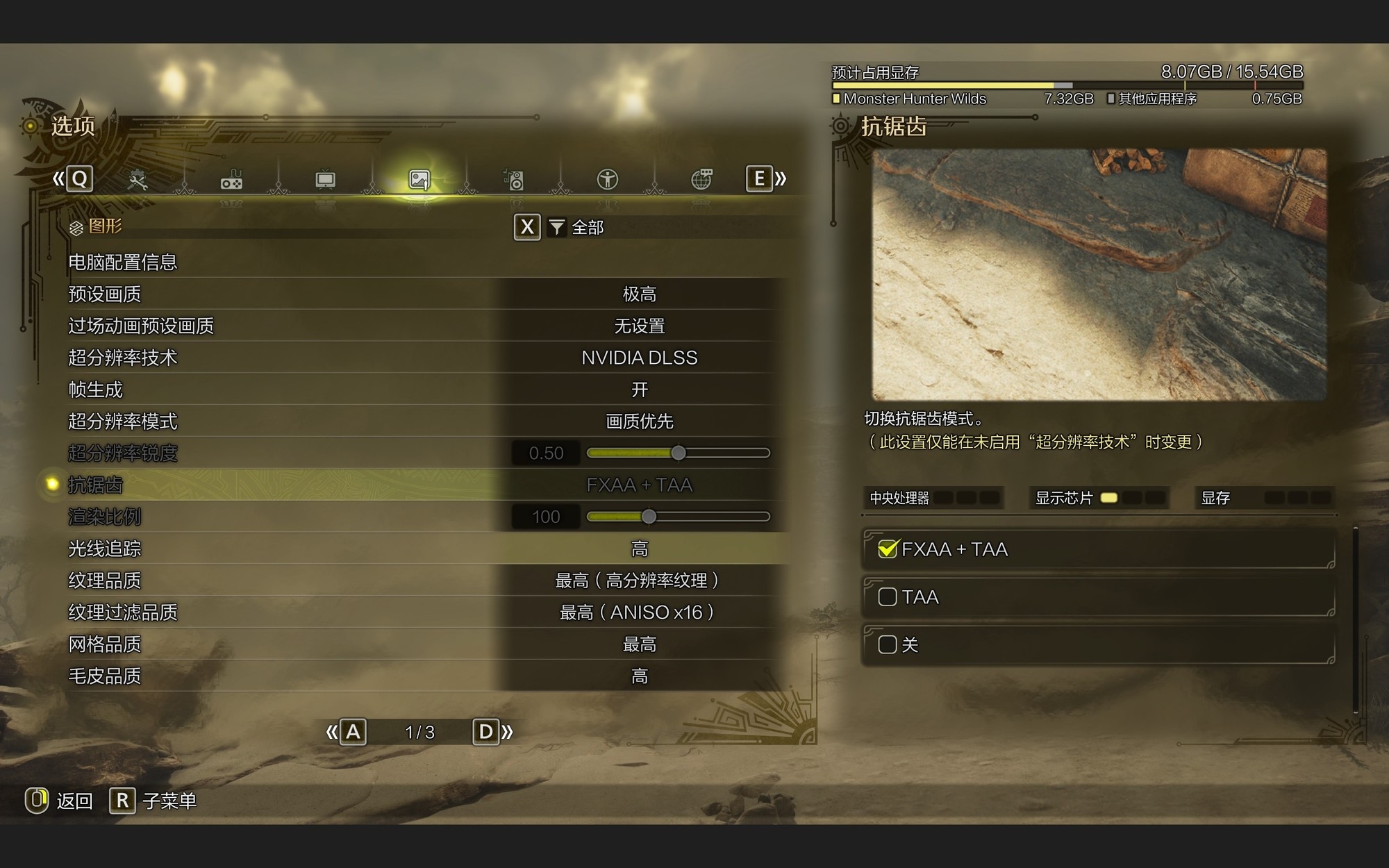The height and width of the screenshot is (868, 1389).
Task: Open the 电脑配置信息 row
Action: 123,262
